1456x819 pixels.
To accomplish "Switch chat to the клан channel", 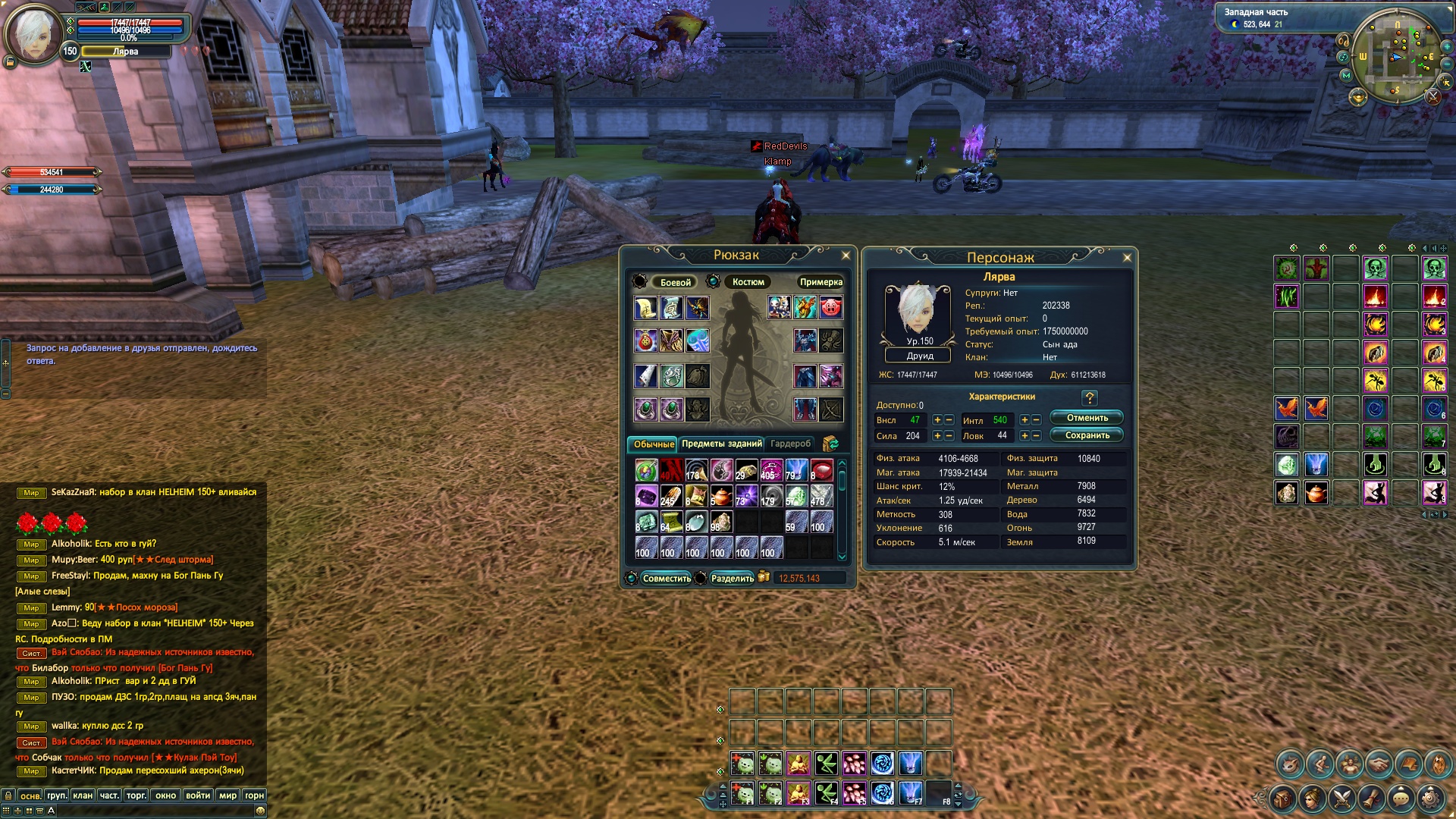I will click(83, 795).
